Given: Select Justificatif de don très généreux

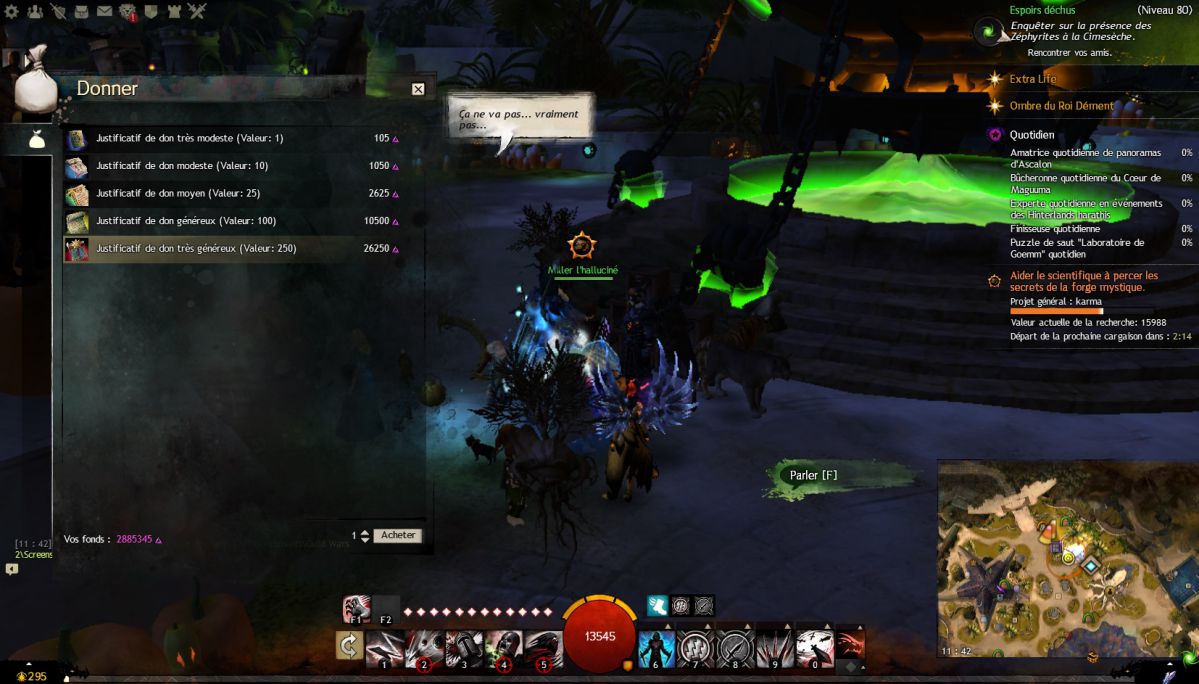Looking at the screenshot, I should point(195,249).
